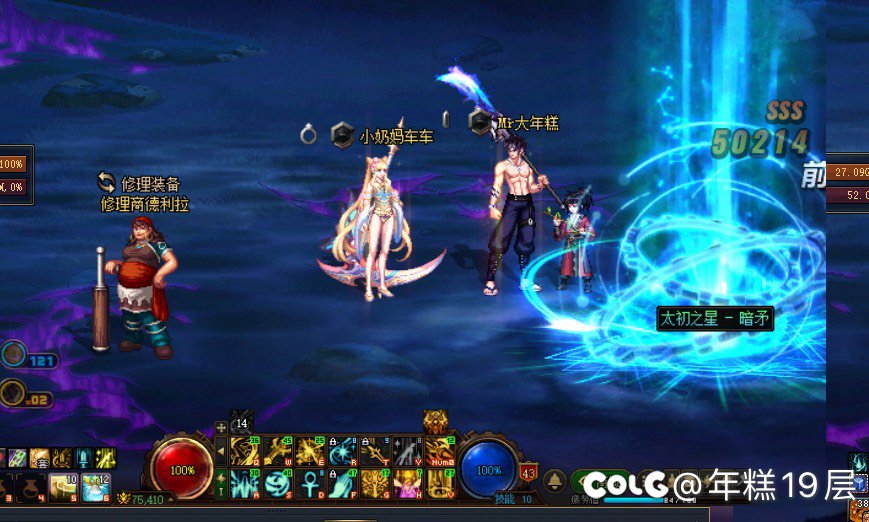Click the bell notification icon
Image resolution: width=869 pixels, height=522 pixels.
click(555, 481)
